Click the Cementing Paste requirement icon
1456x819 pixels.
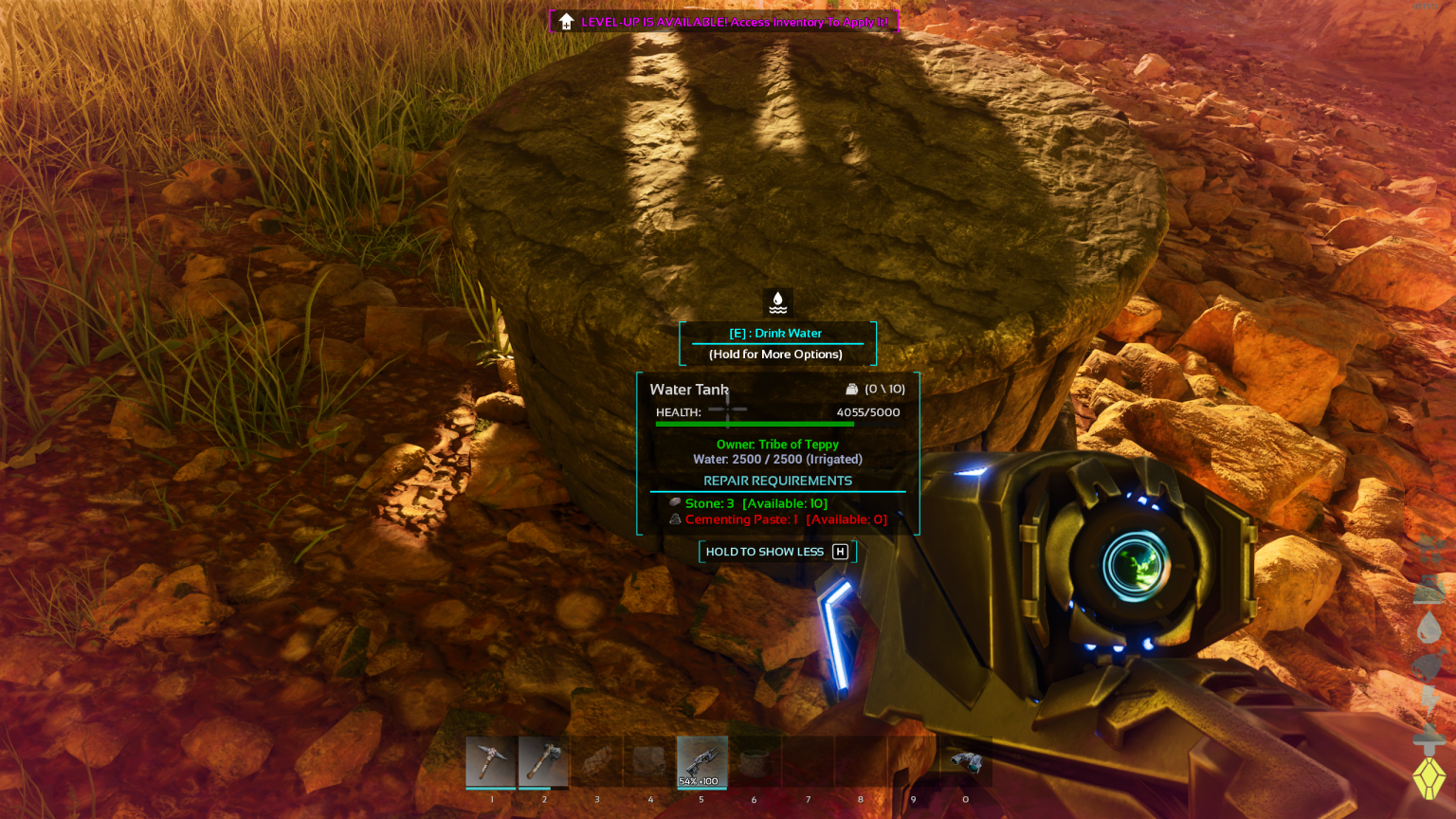pyautogui.click(x=675, y=519)
